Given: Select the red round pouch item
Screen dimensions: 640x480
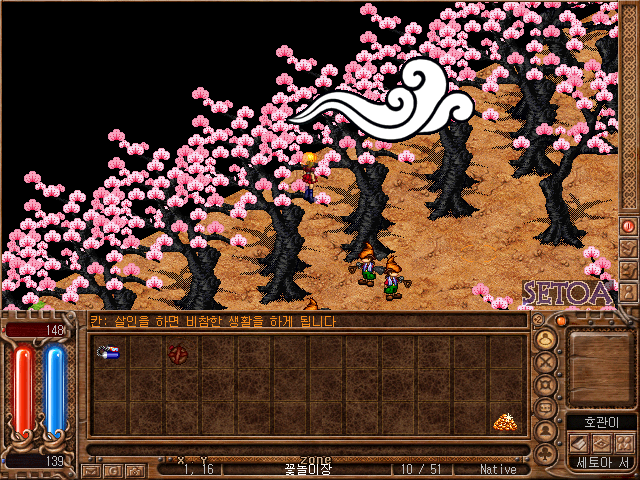Looking at the screenshot, I should [x=178, y=353].
